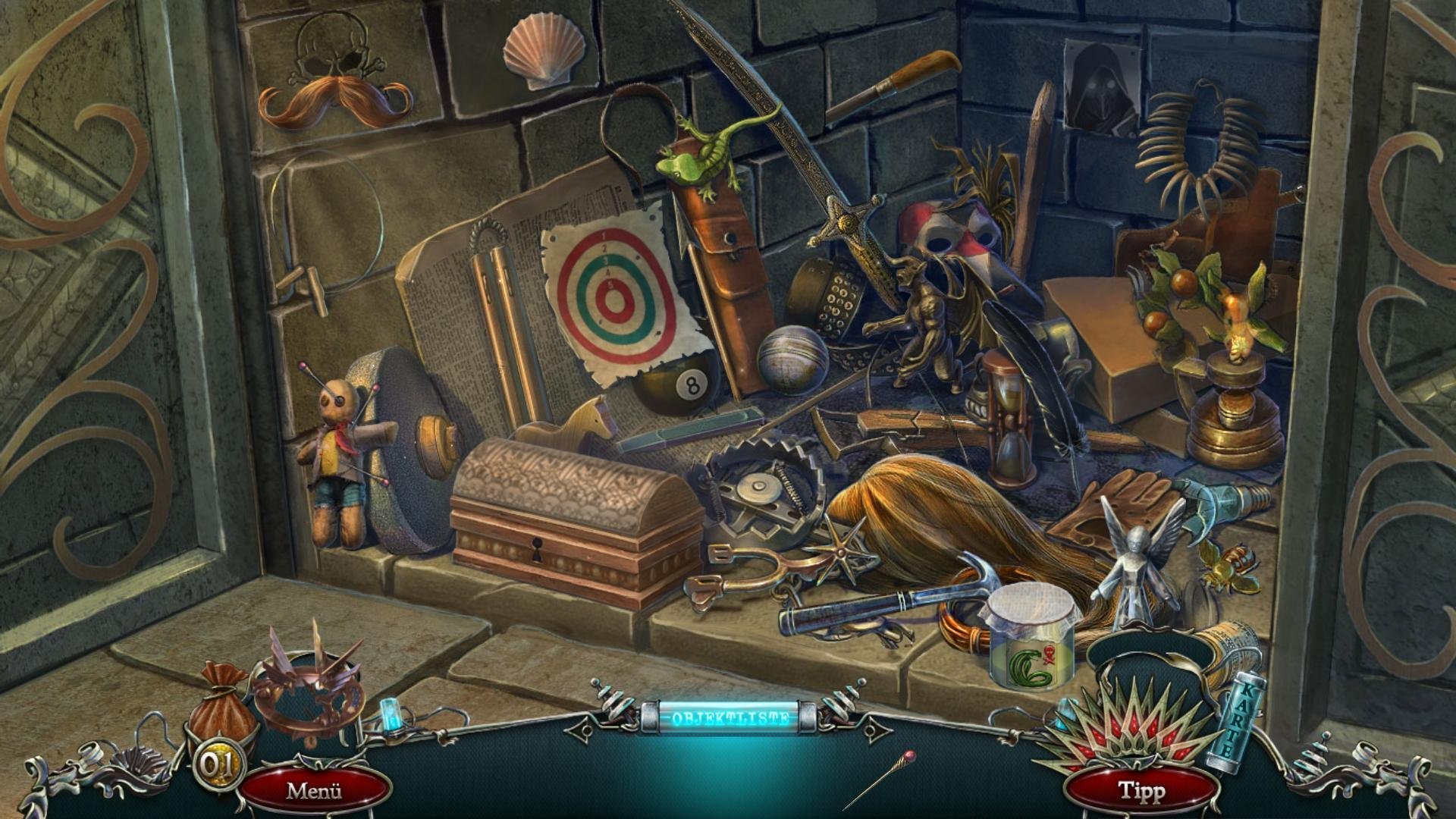Use the Tipp hint button
Image resolution: width=1456 pixels, height=819 pixels.
(x=1142, y=791)
